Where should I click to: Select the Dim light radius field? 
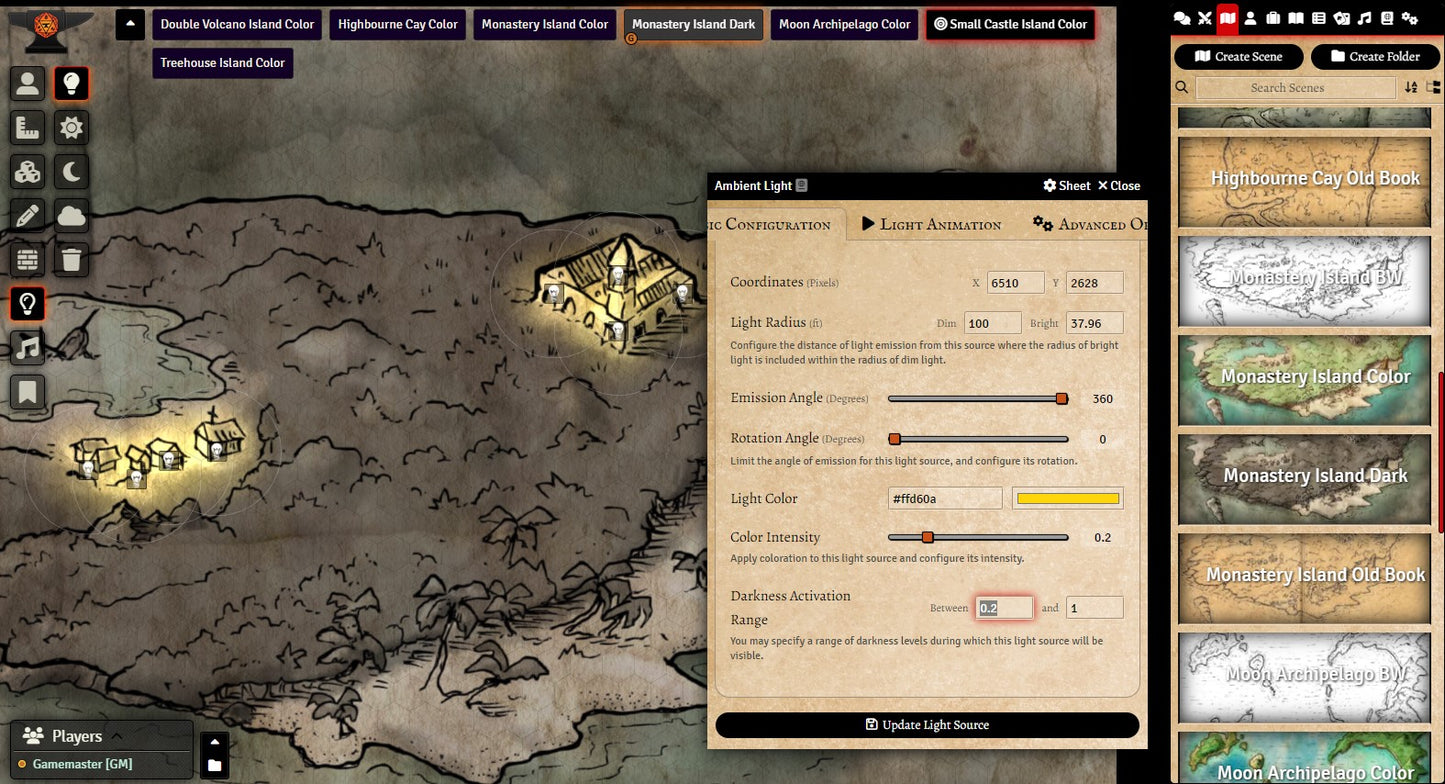[x=992, y=323]
